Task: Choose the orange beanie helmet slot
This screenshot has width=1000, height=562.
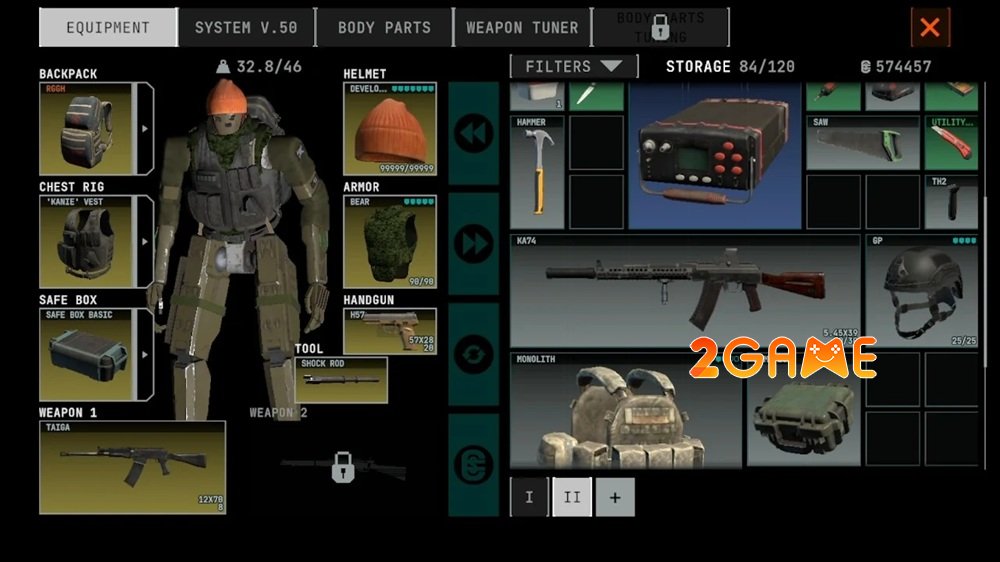Action: coord(390,129)
